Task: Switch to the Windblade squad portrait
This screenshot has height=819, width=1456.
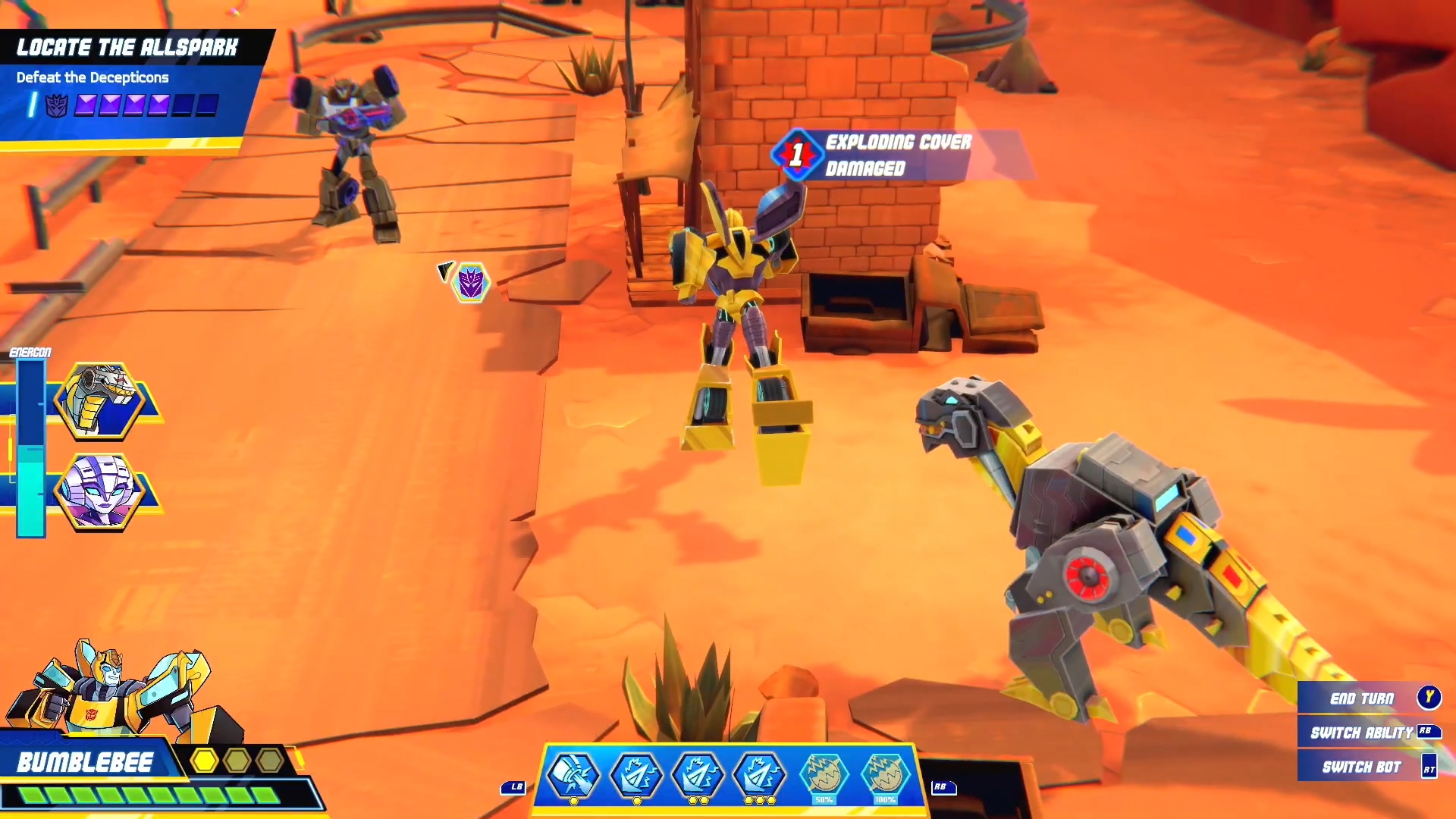Action: click(101, 491)
